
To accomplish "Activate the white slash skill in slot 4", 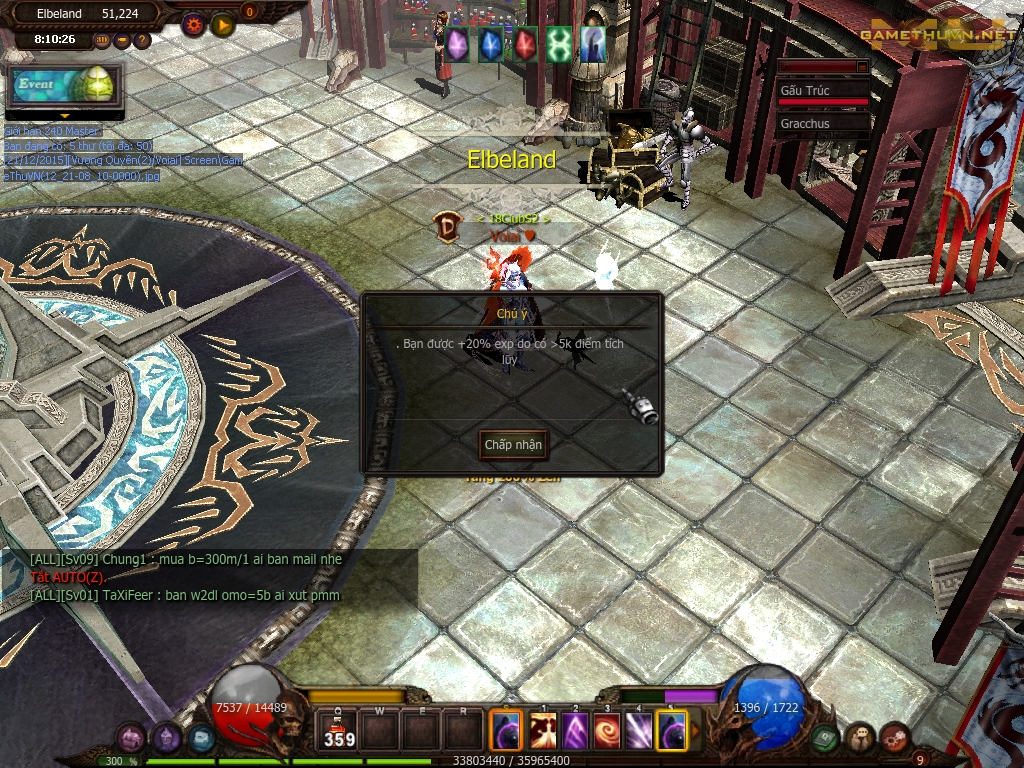I will pos(639,731).
